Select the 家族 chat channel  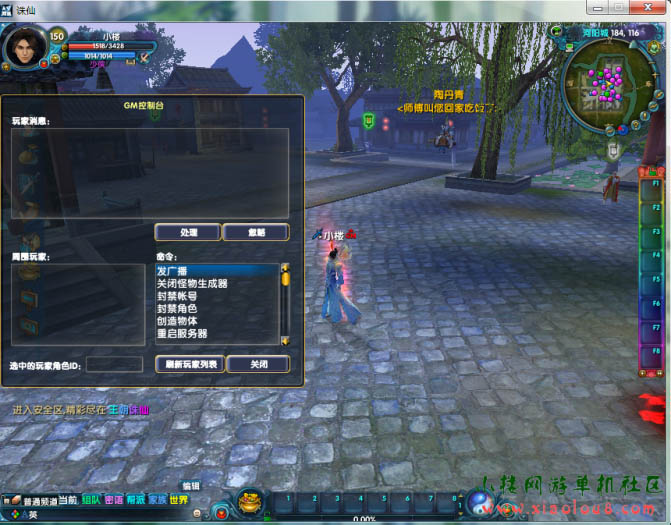pyautogui.click(x=157, y=500)
